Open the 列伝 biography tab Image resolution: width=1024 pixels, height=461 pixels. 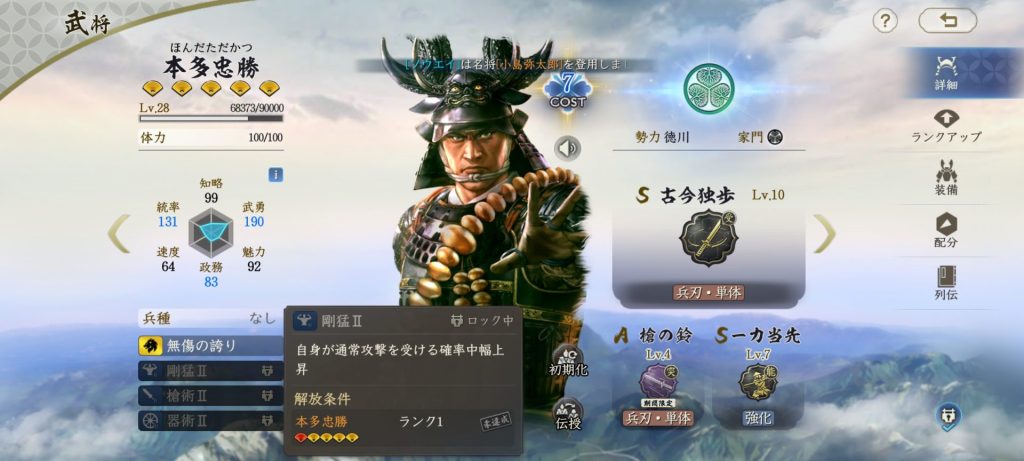coord(946,284)
